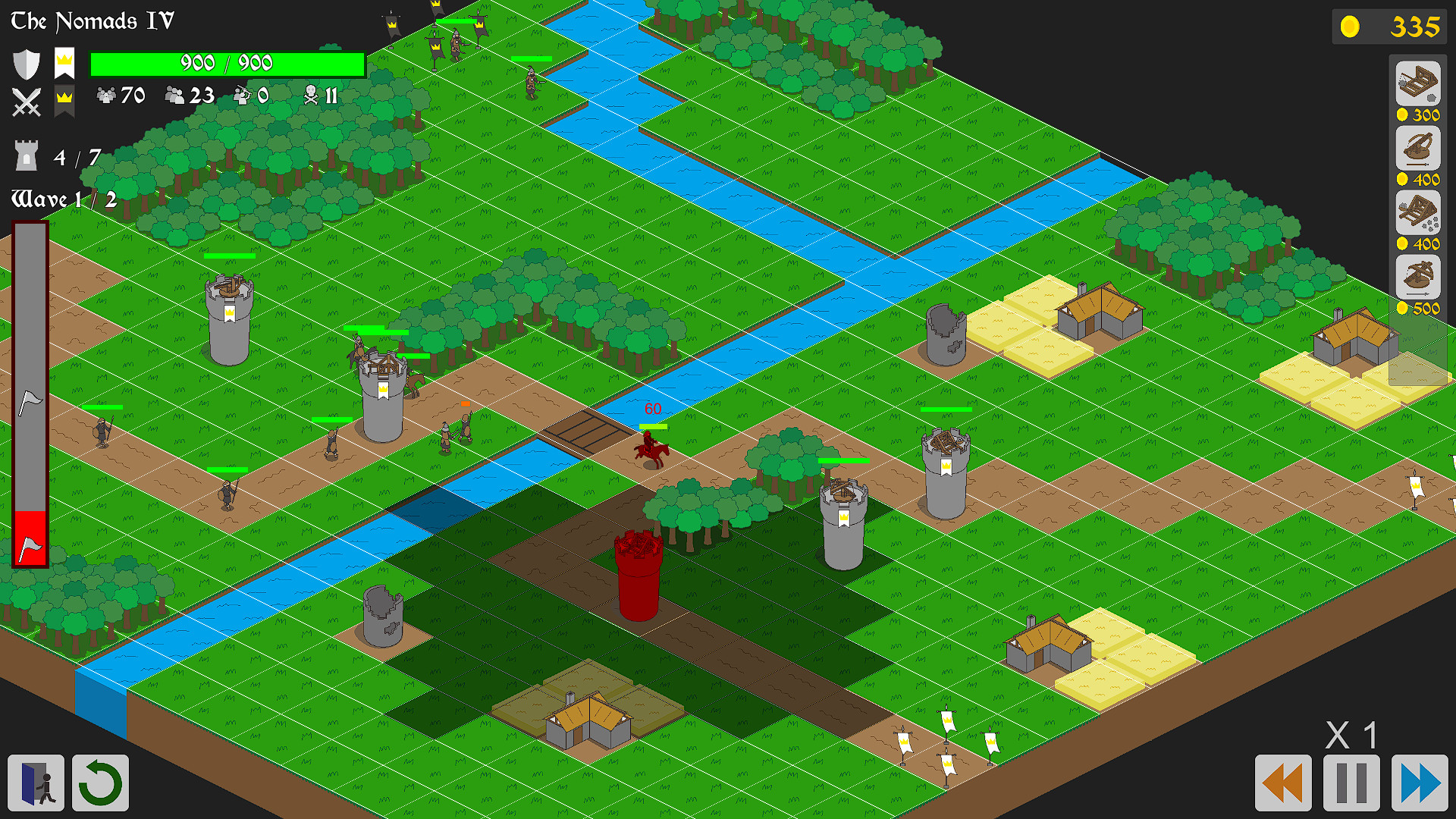1456x819 pixels.
Task: Toggle the black crown enemy banner
Action: click(x=64, y=100)
